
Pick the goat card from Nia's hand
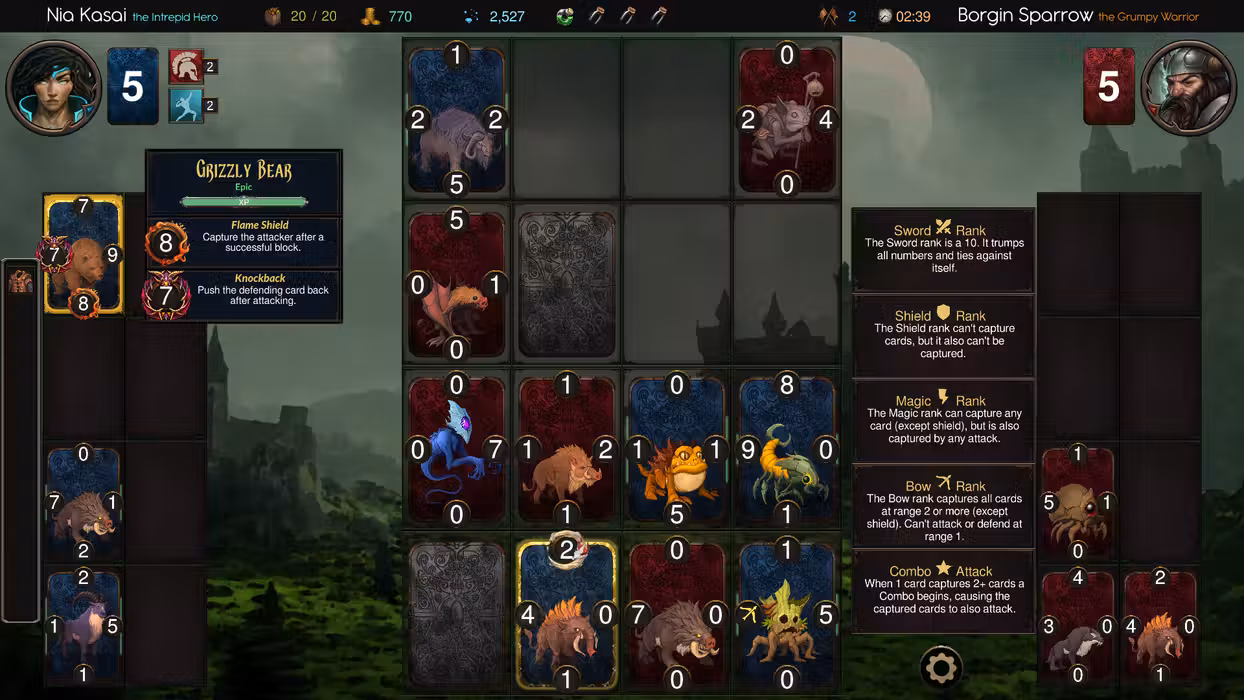[83, 625]
